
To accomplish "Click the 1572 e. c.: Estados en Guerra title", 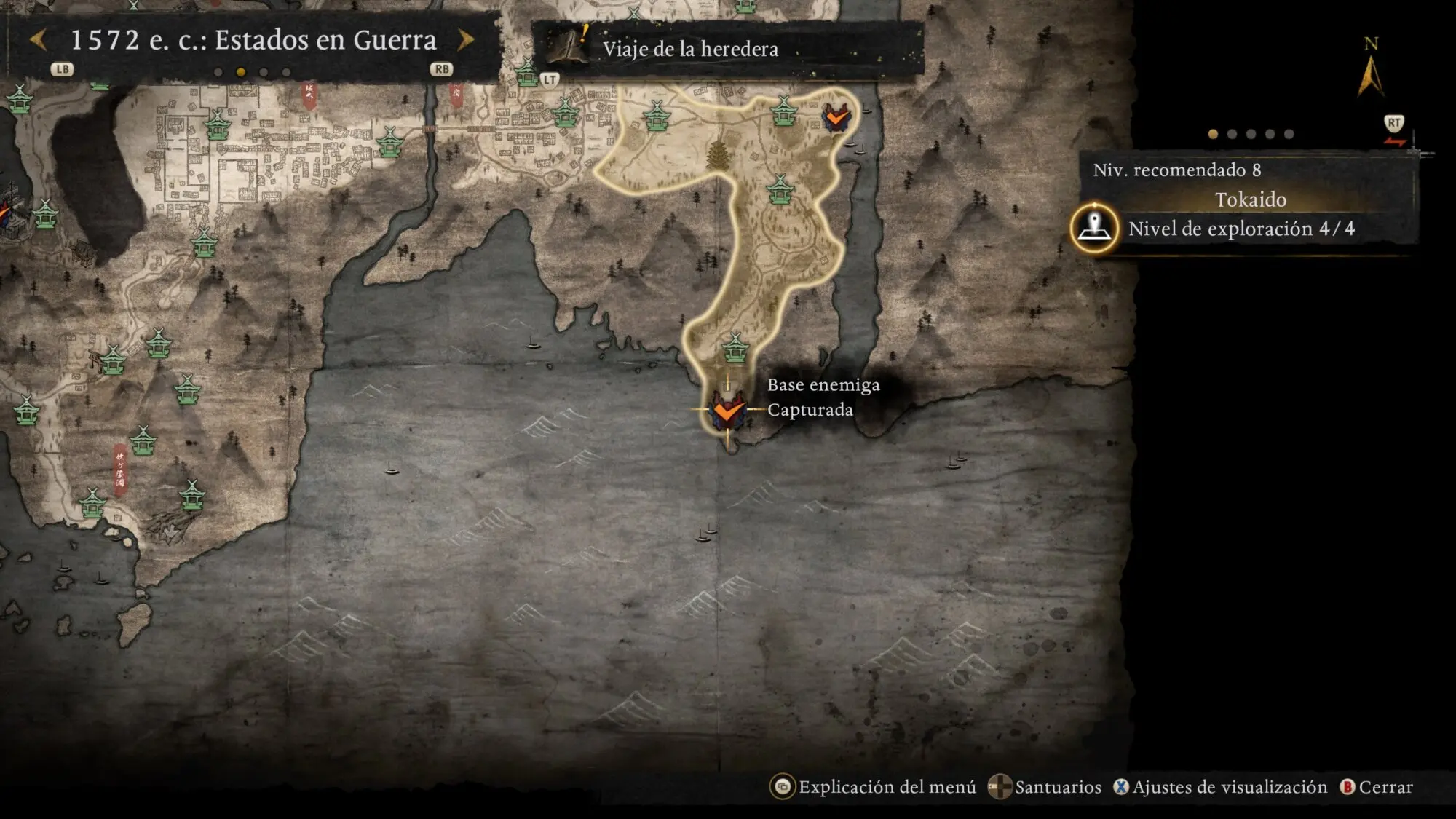I will [x=253, y=40].
